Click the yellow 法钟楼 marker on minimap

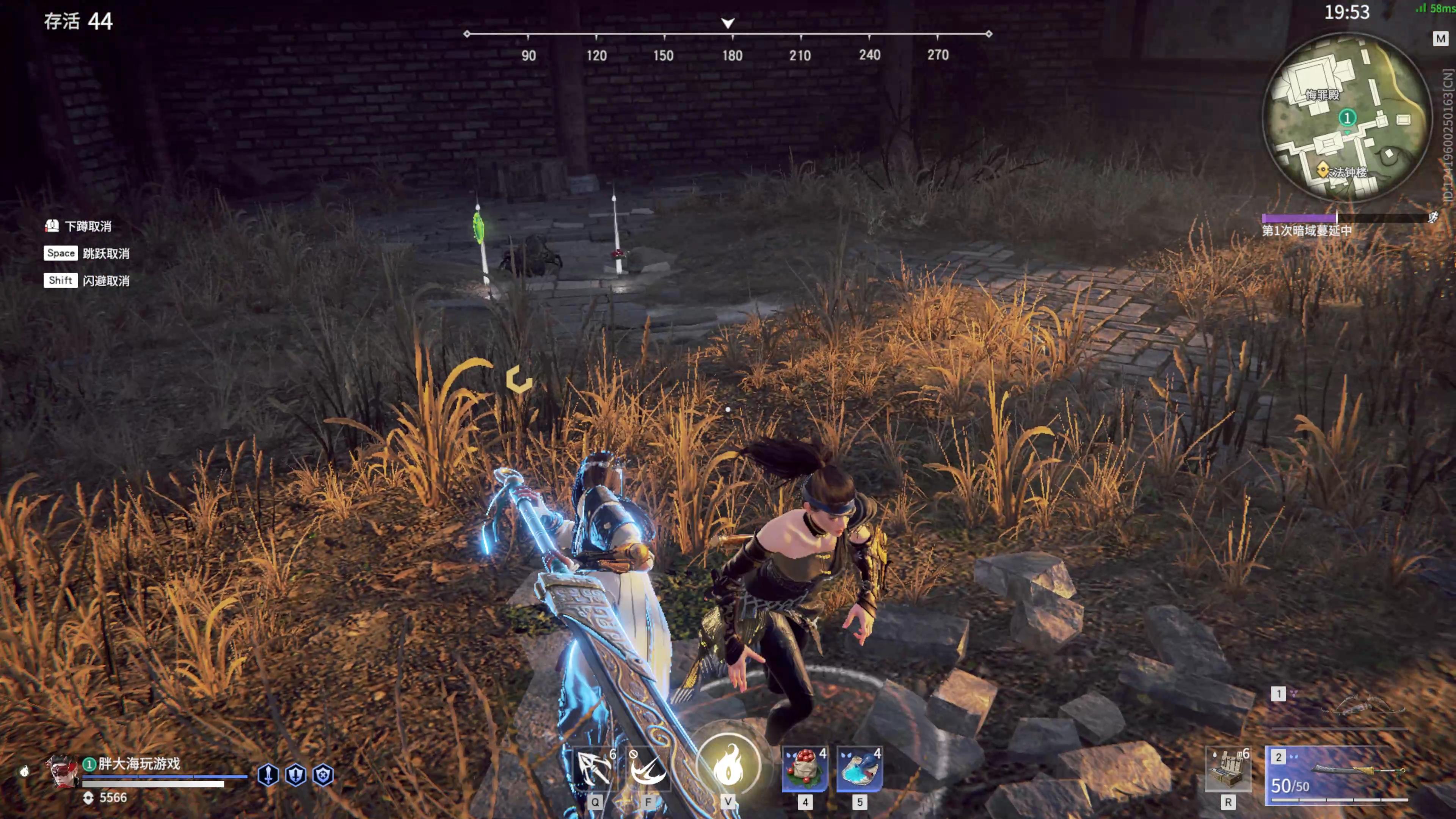pyautogui.click(x=1323, y=169)
